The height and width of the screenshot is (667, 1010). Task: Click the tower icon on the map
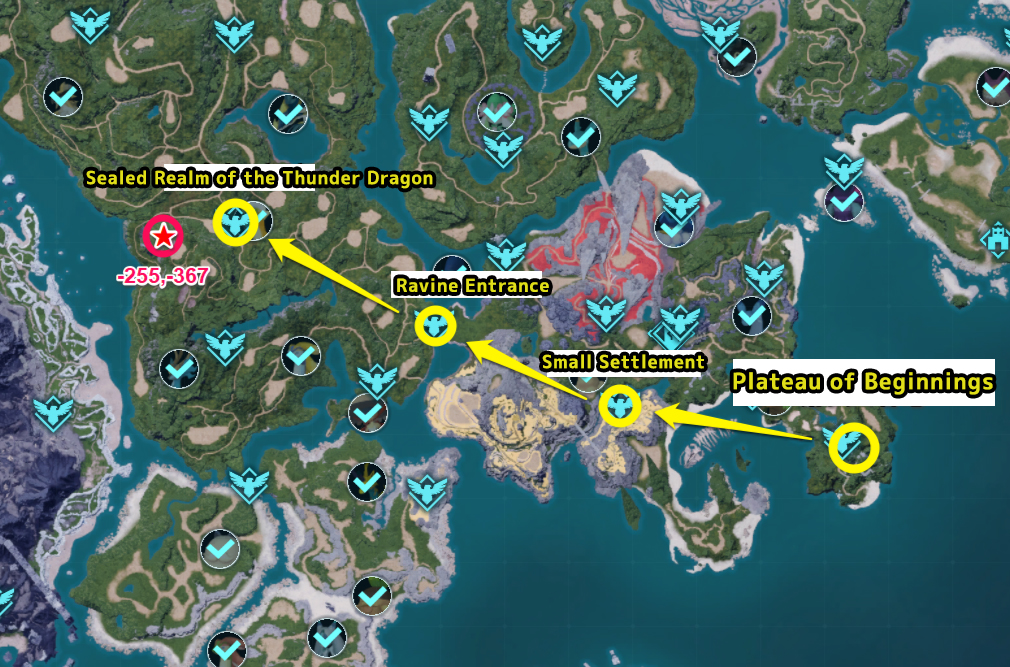[x=997, y=238]
